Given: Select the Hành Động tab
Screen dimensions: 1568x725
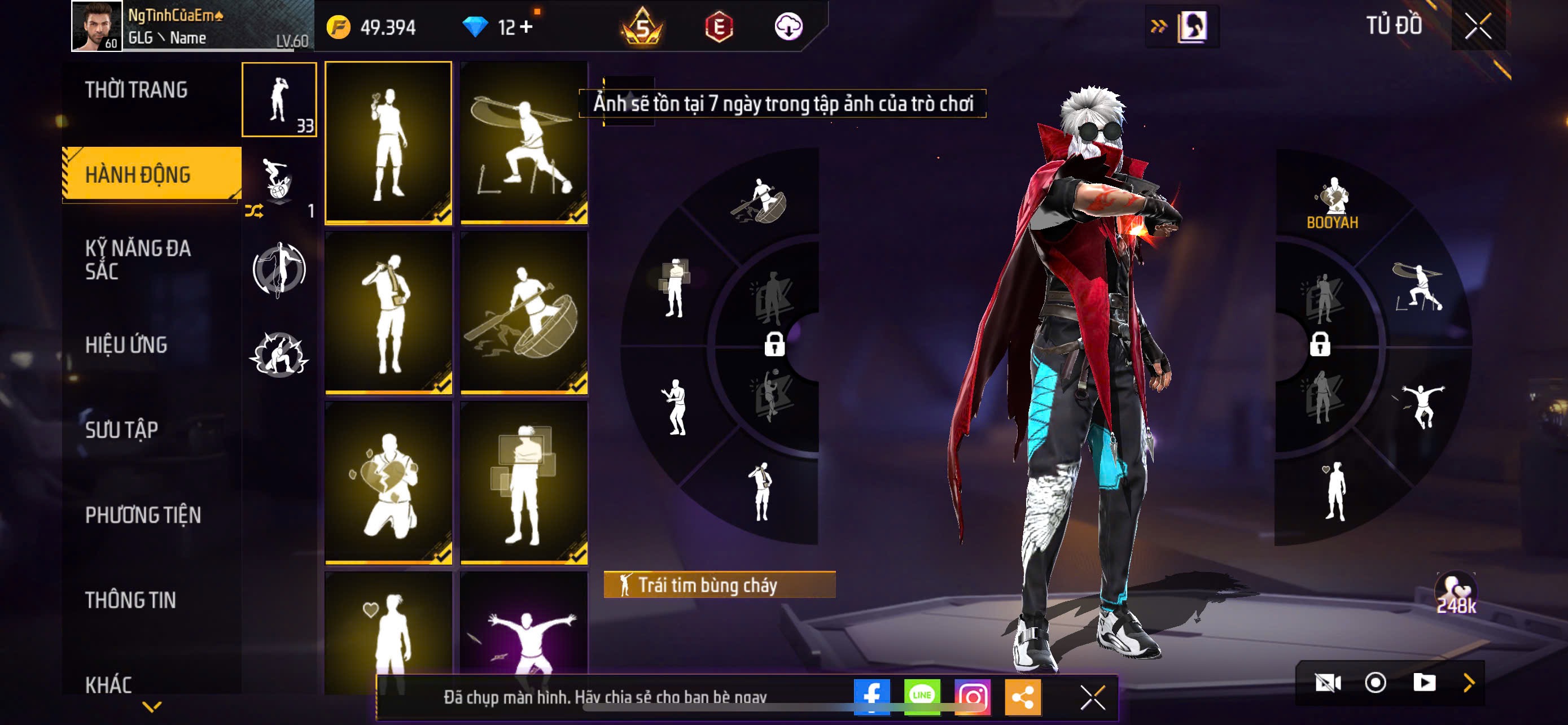Looking at the screenshot, I should tap(139, 174).
